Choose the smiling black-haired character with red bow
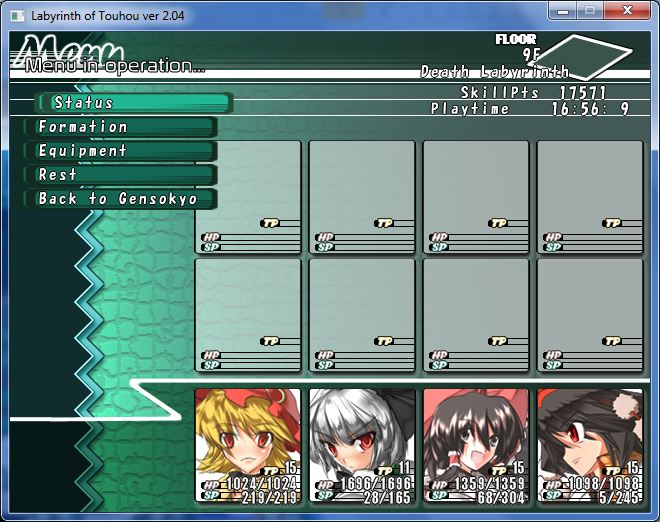The height and width of the screenshot is (522, 660). click(x=476, y=445)
